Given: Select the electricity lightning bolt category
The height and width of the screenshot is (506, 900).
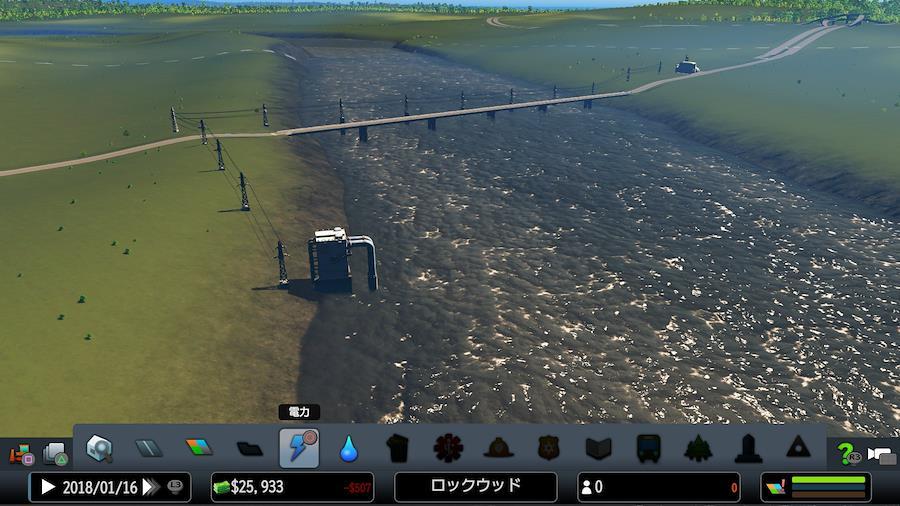Looking at the screenshot, I should (x=299, y=448).
